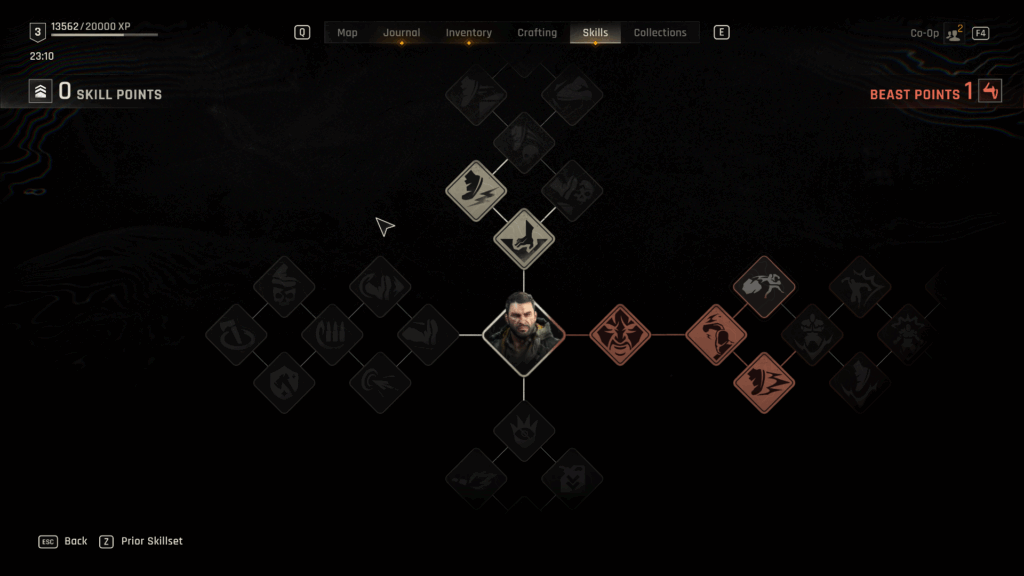Go back from the skills screen
Screen dimensions: 1024x576
coord(64,541)
